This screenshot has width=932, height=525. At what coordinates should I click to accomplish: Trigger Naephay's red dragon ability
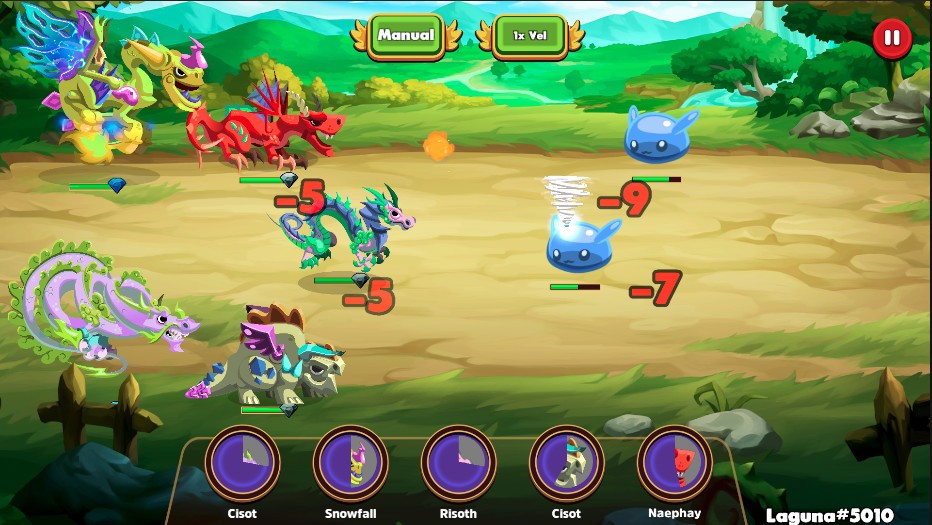674,463
